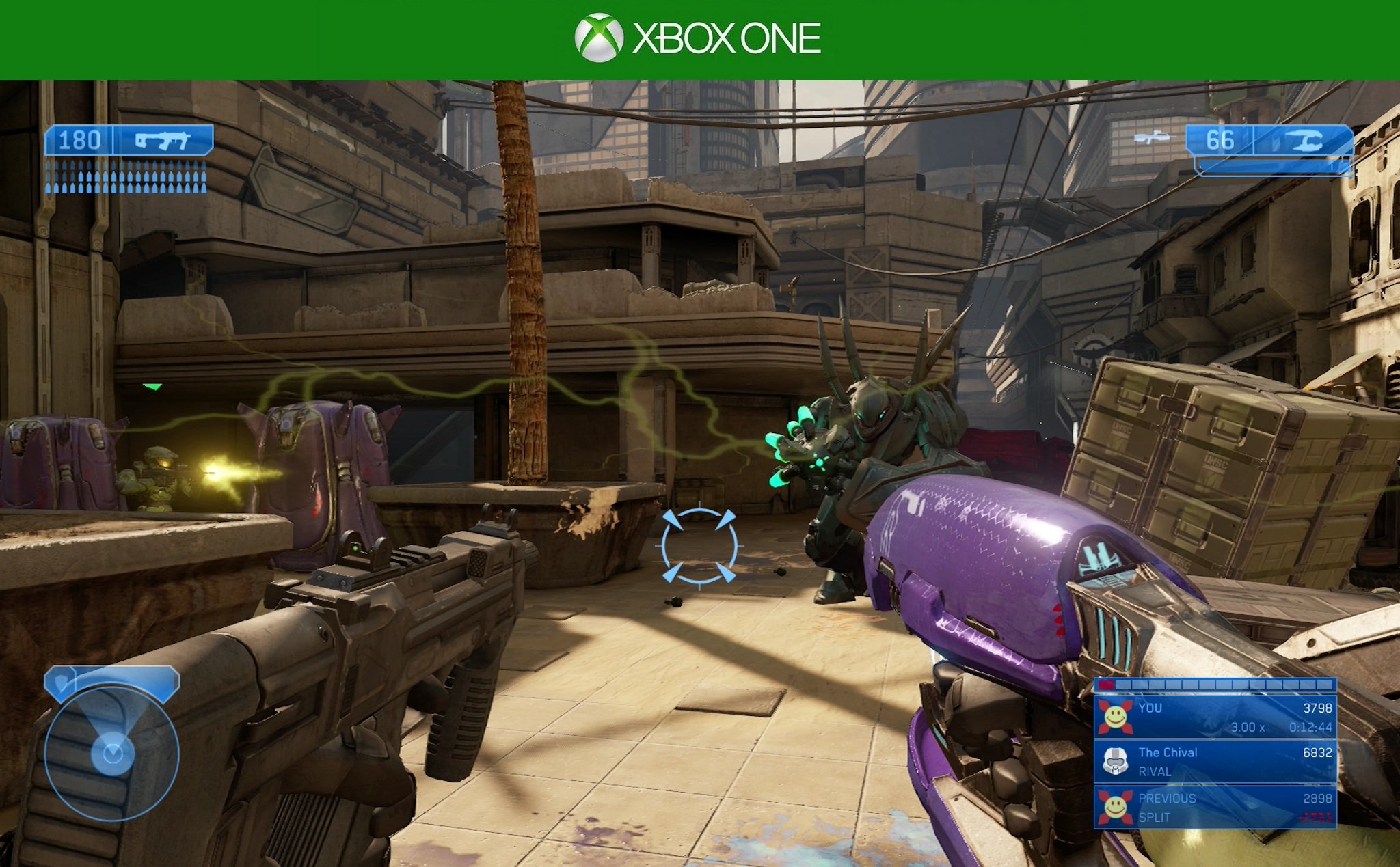The height and width of the screenshot is (867, 1400).
Task: Select the Spartan helmet avatar beside The Chival
Action: (x=1115, y=760)
